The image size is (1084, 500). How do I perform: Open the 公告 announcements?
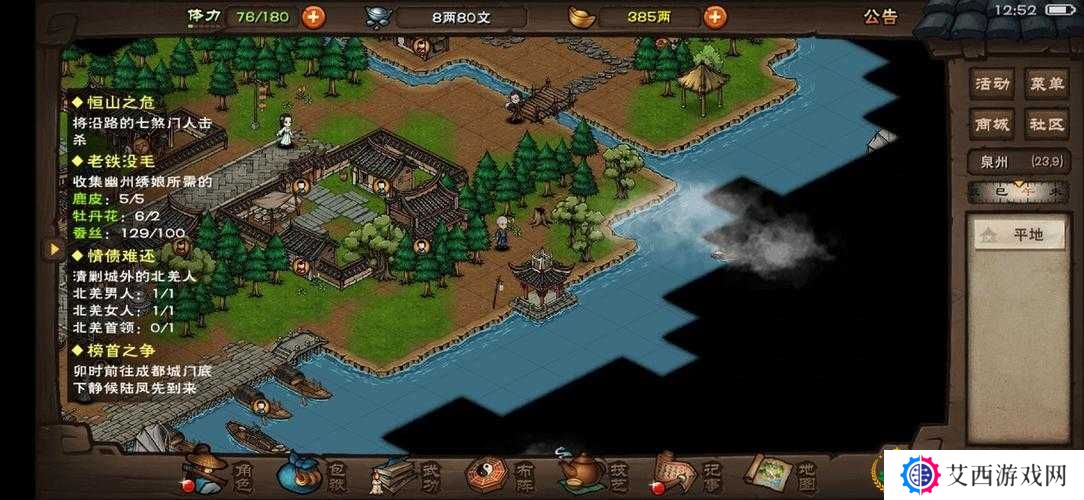click(880, 17)
